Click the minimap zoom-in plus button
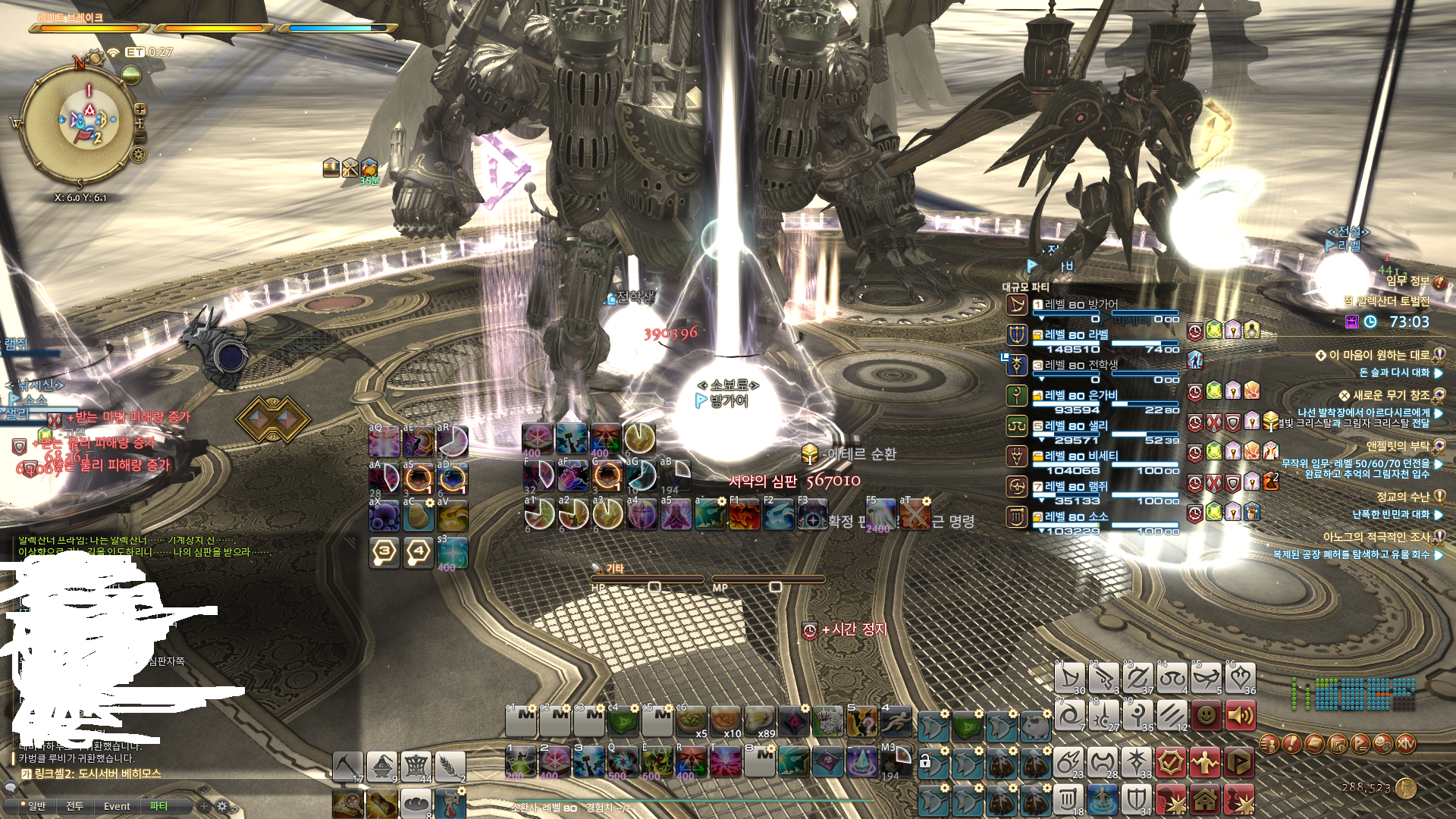 click(140, 110)
